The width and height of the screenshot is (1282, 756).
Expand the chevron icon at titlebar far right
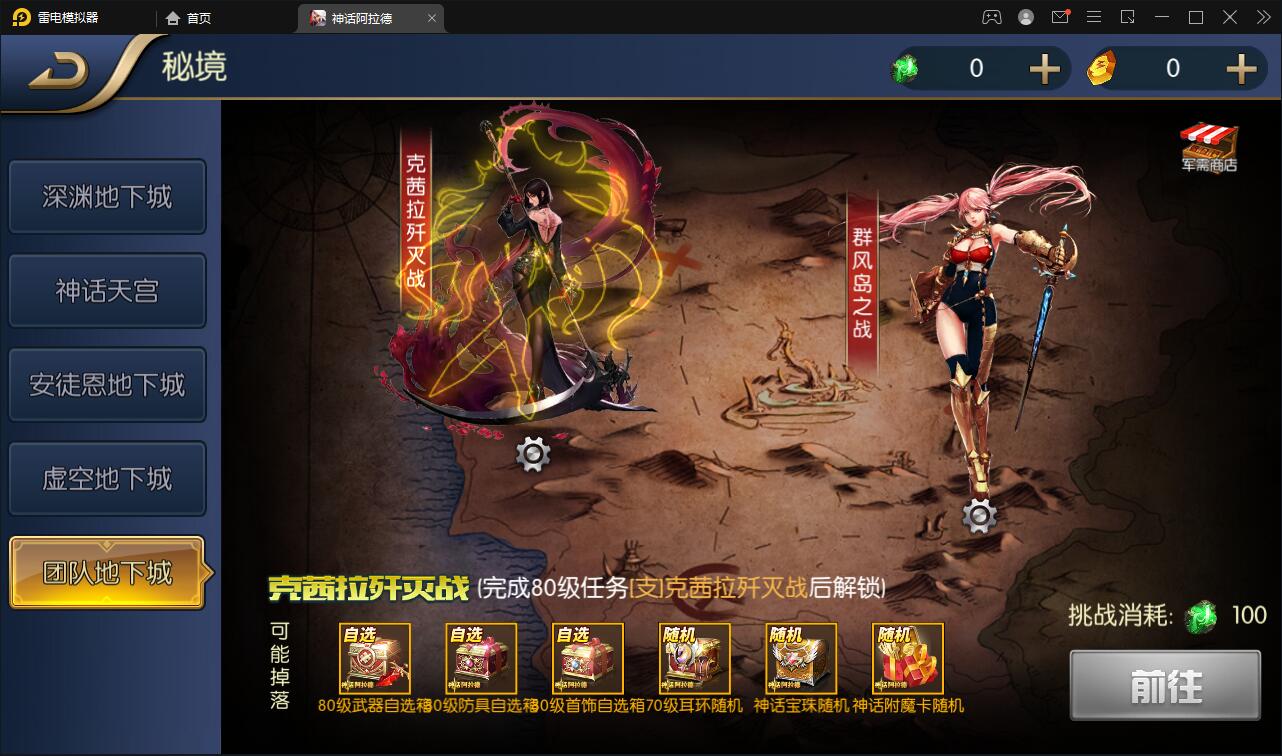1264,17
